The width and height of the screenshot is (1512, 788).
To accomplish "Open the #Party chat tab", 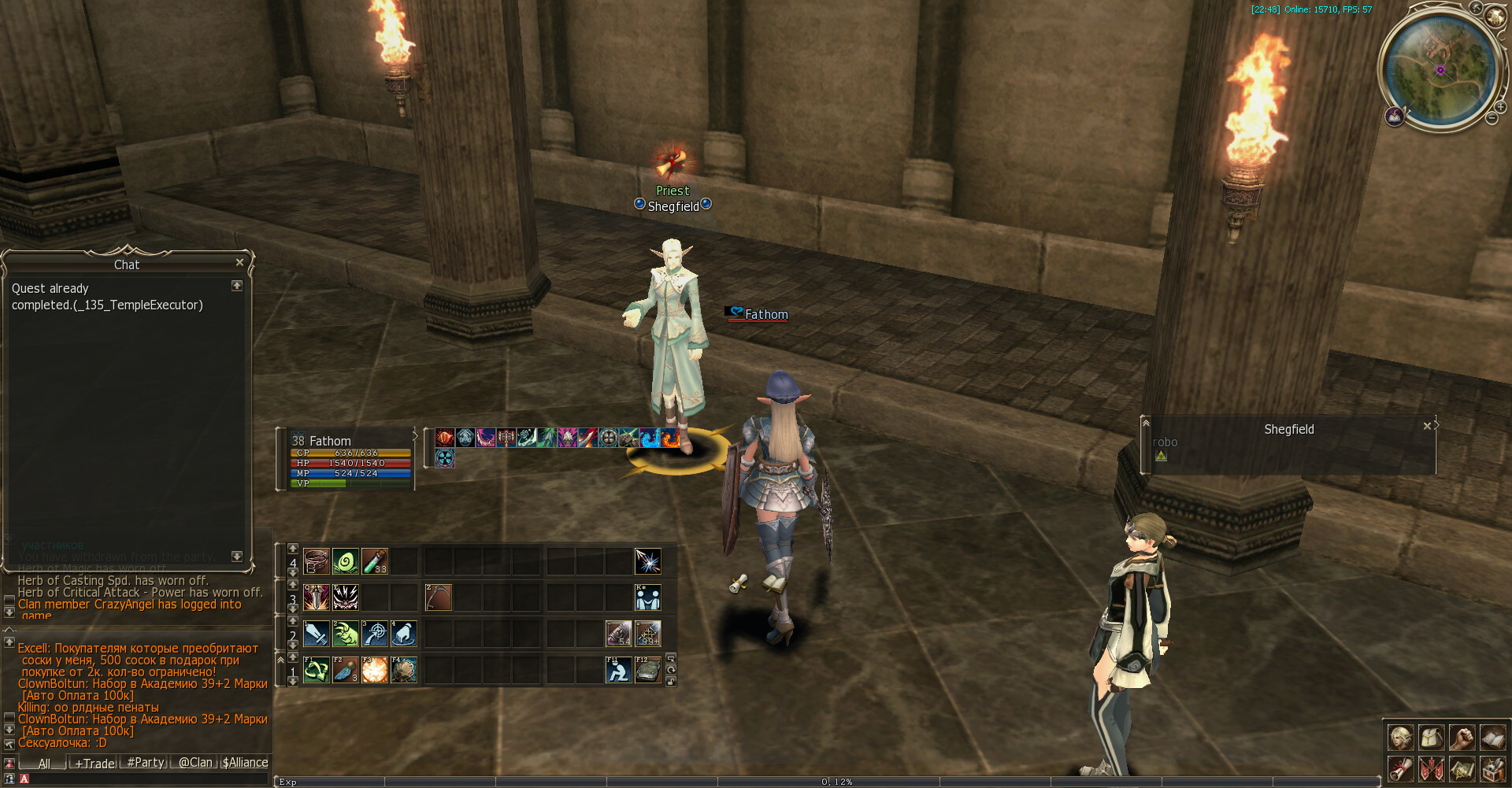I will (146, 763).
